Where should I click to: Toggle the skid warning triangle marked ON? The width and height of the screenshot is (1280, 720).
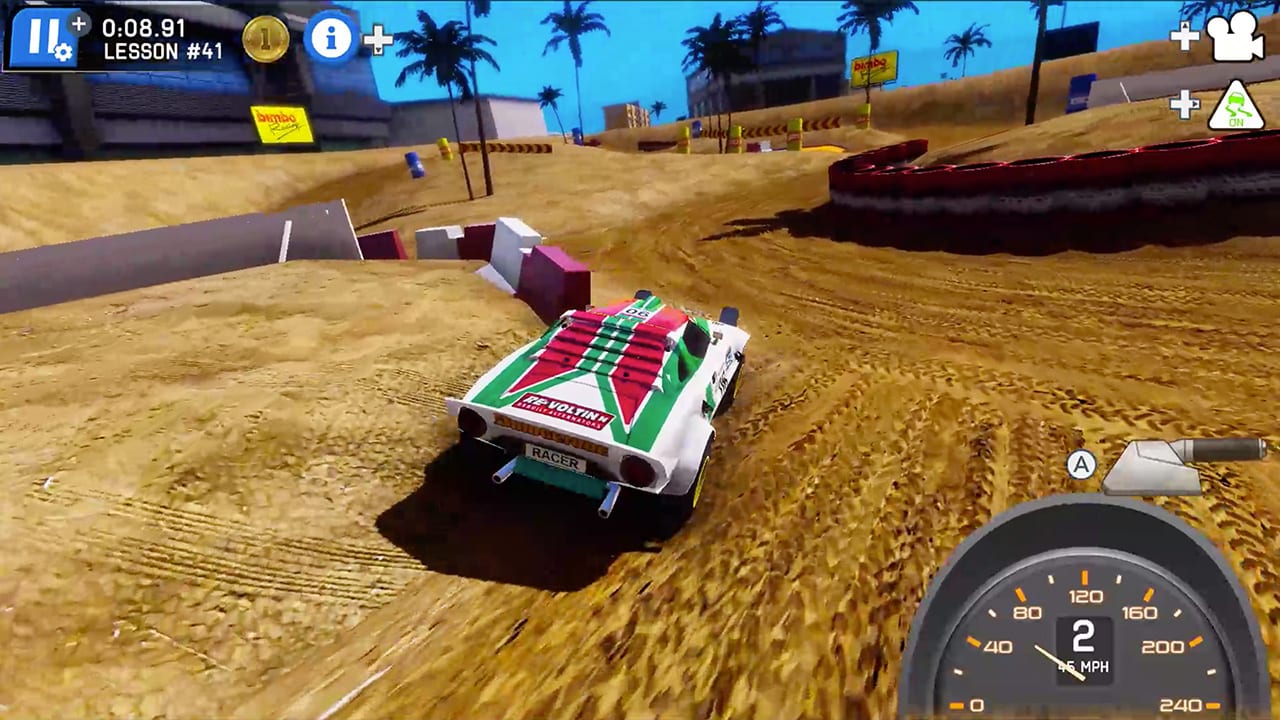(x=1237, y=103)
